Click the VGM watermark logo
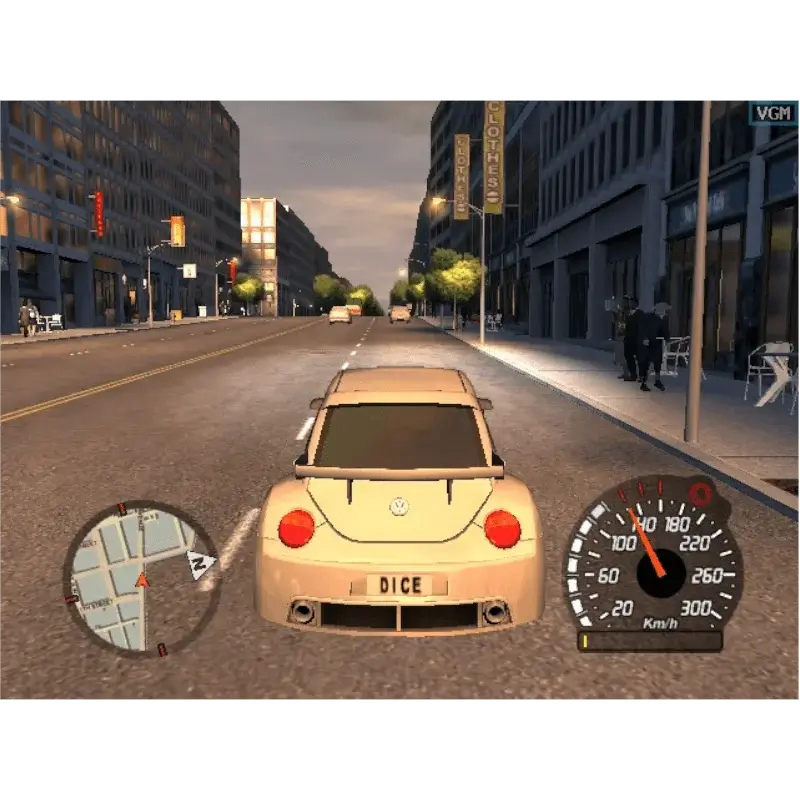The image size is (800, 800). tap(773, 112)
